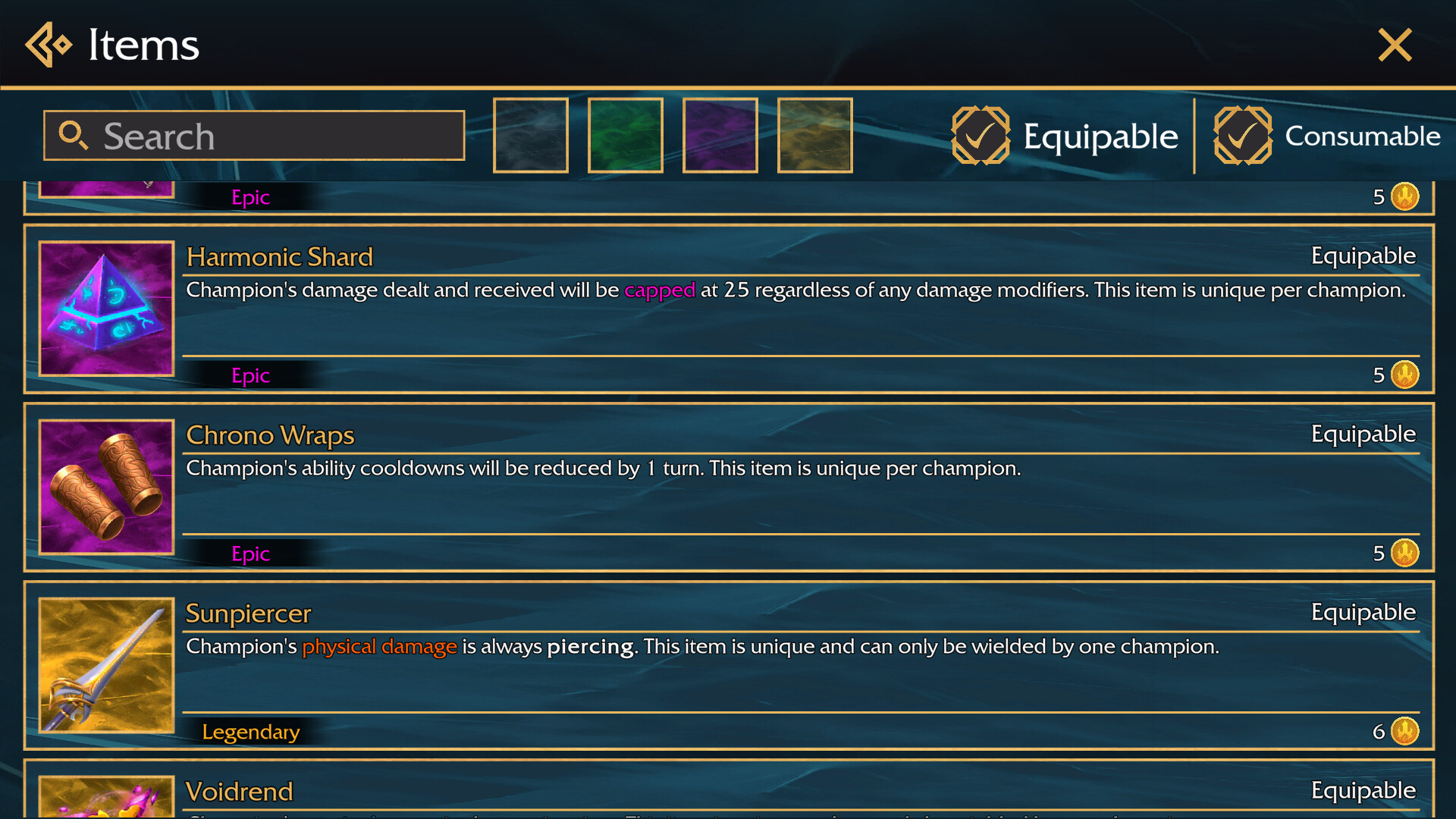Click the Chrono Wraps item name

click(x=270, y=435)
